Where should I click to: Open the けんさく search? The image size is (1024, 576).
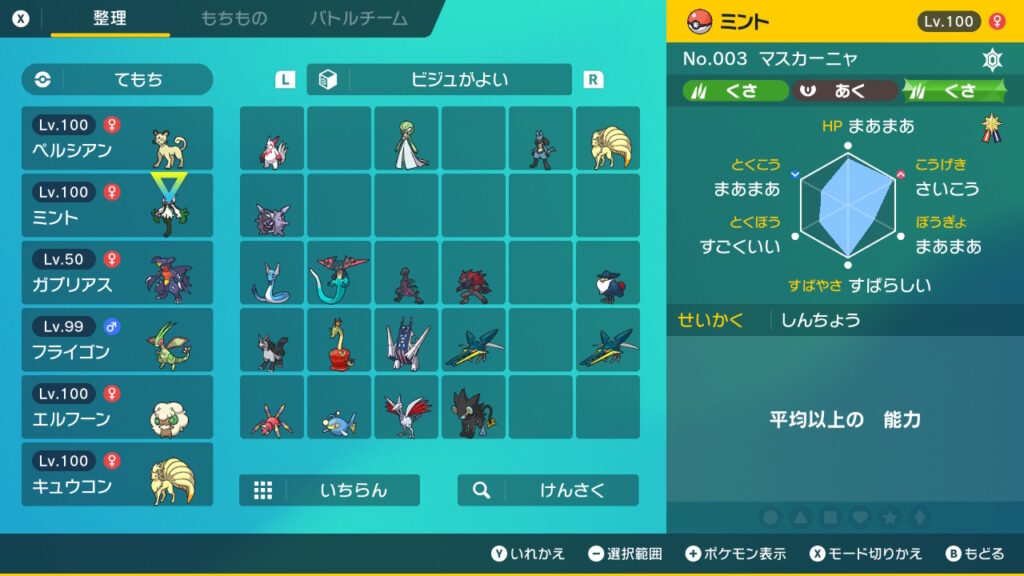548,490
